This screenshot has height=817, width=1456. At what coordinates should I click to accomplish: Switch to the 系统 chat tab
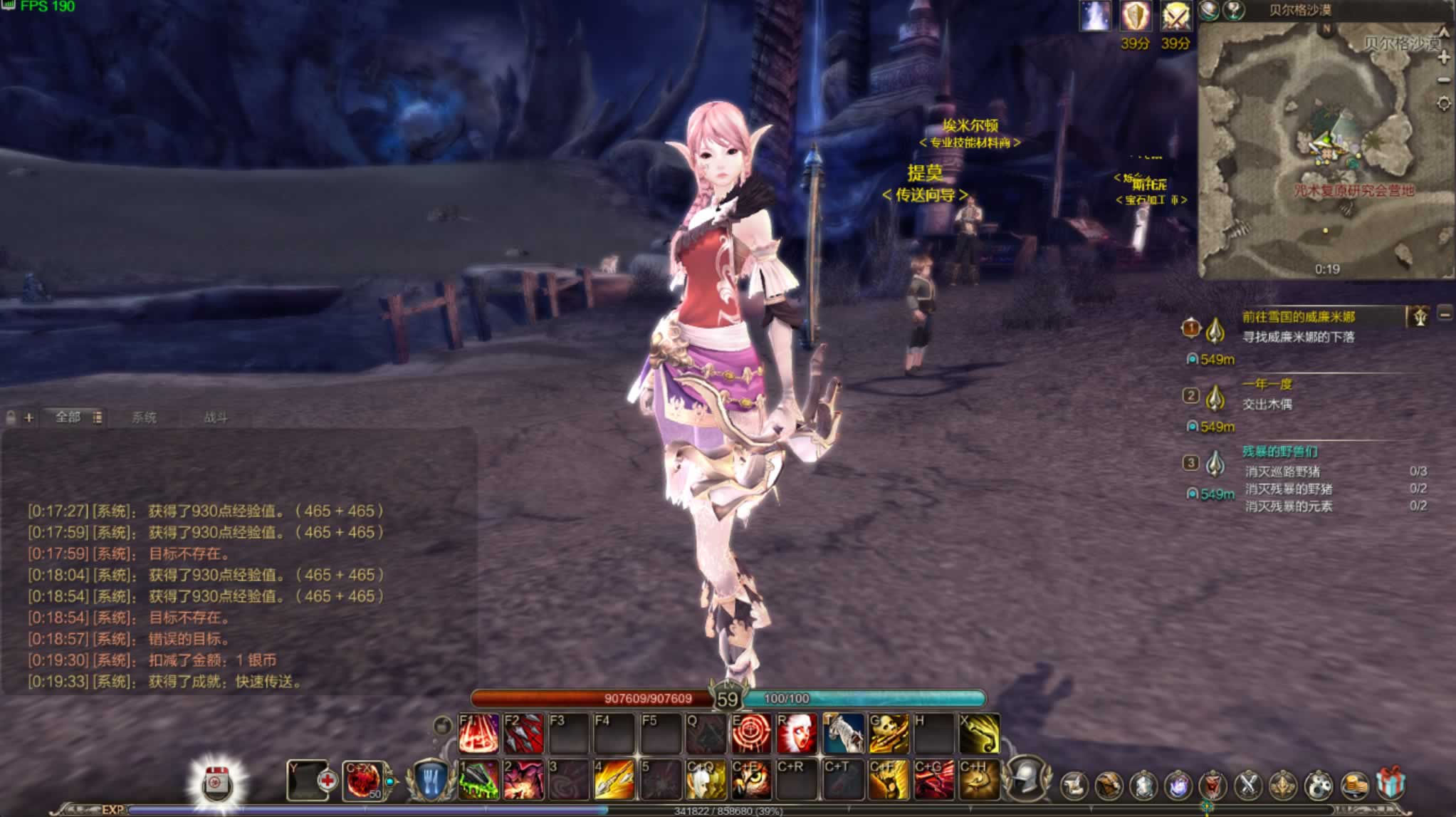(144, 417)
